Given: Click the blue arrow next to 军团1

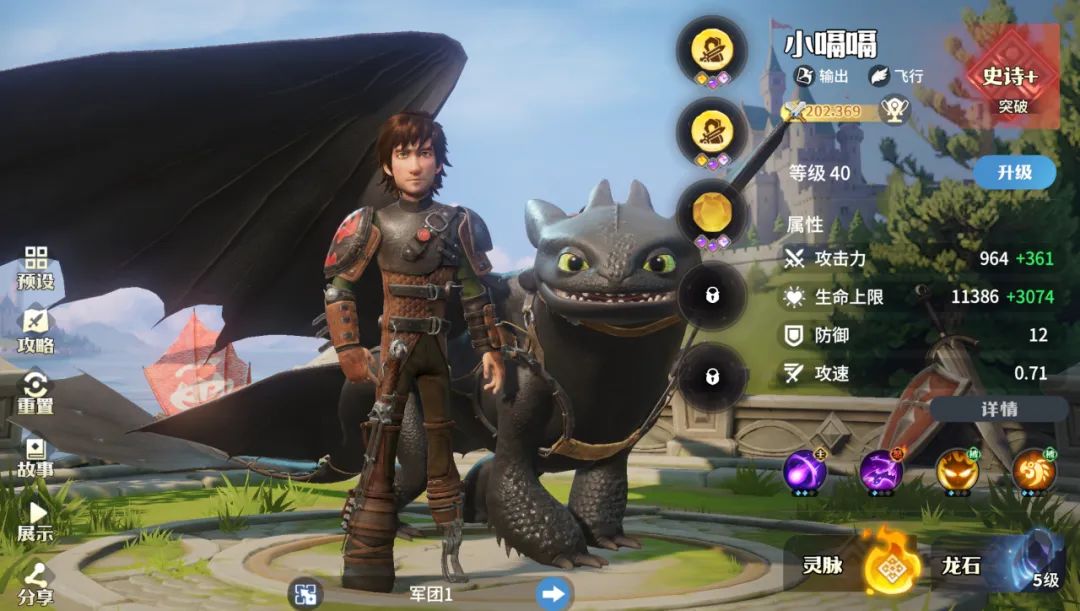Looking at the screenshot, I should (552, 594).
